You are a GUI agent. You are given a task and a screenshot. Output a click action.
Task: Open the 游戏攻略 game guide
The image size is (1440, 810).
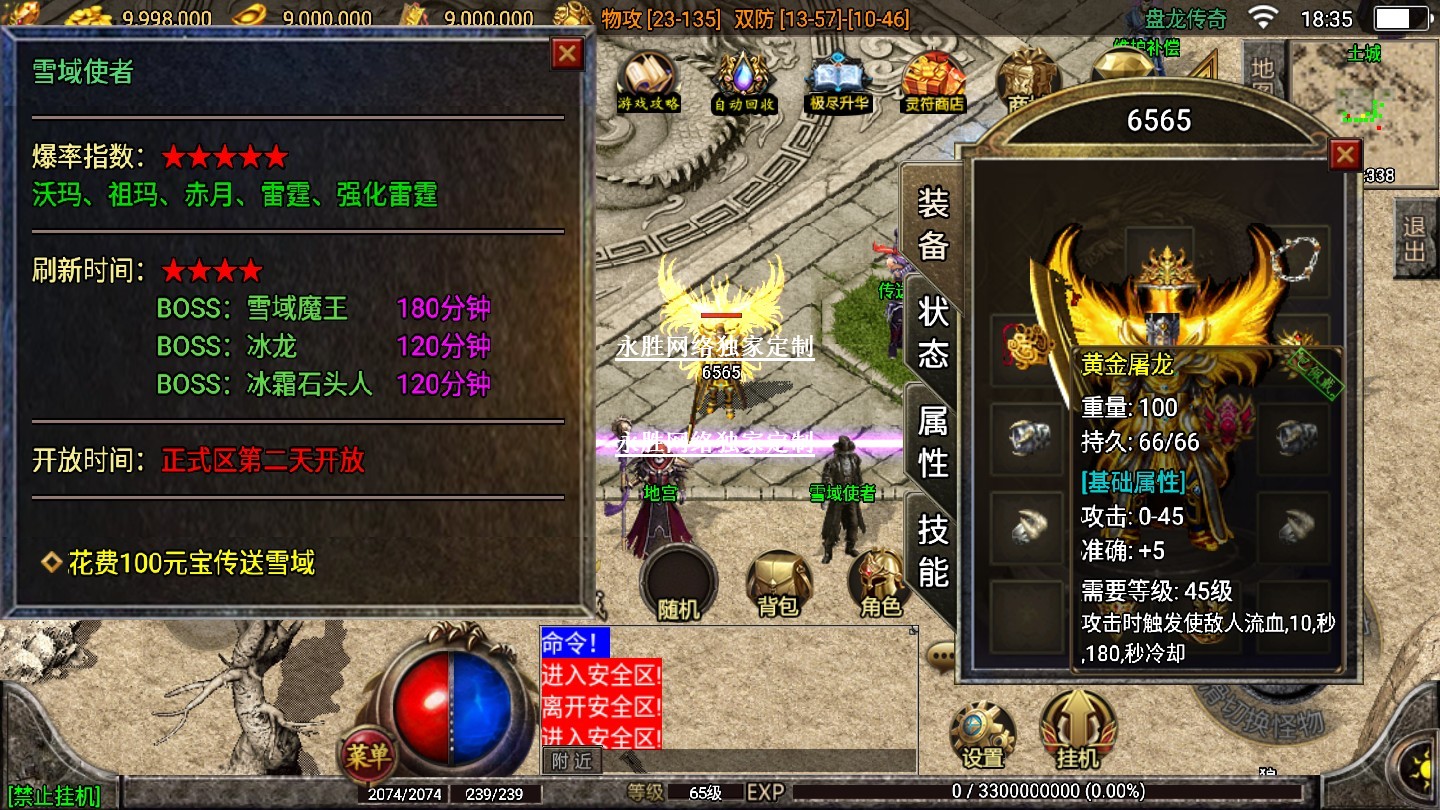click(x=648, y=81)
